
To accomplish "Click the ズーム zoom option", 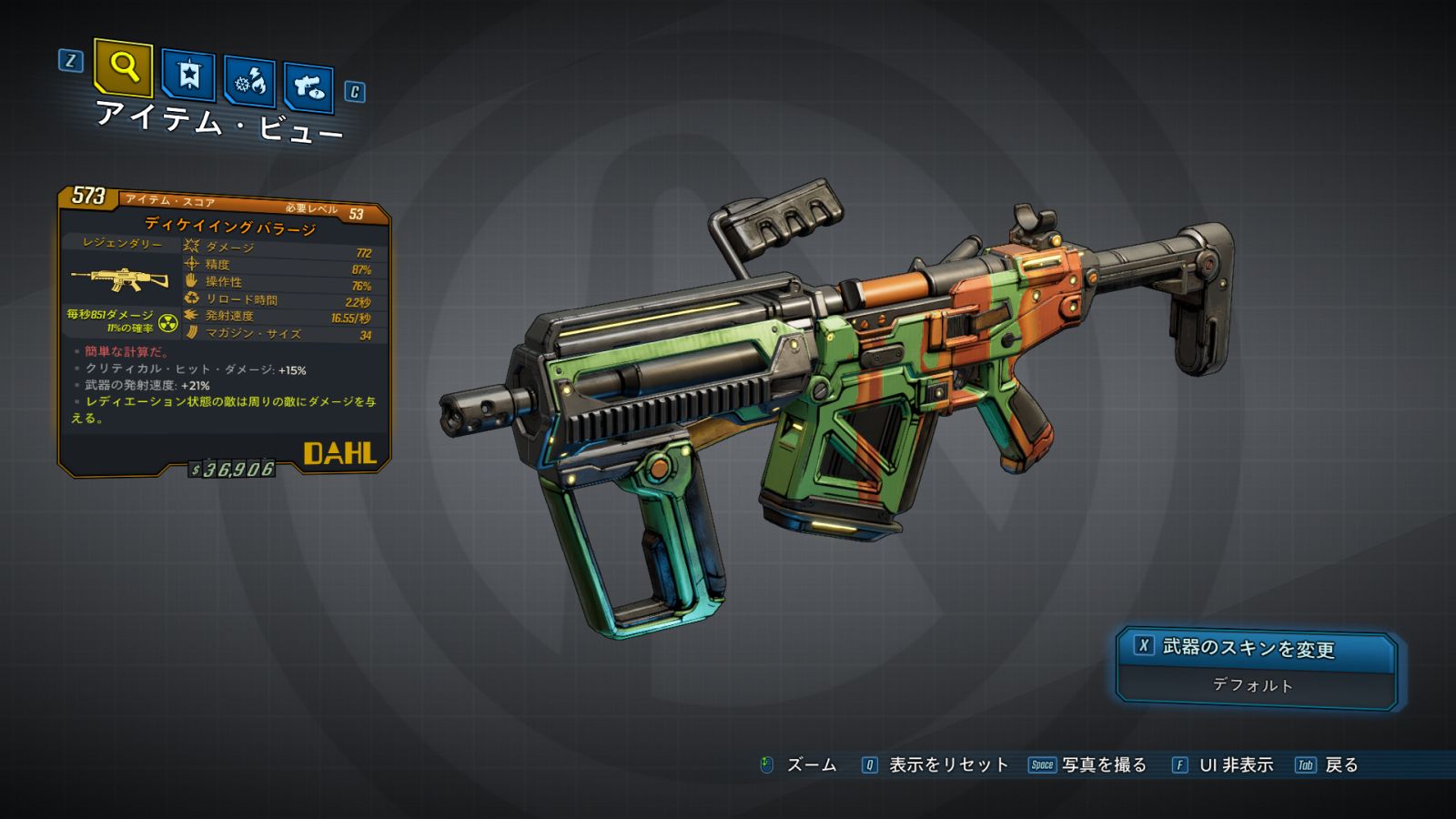I will 798,765.
